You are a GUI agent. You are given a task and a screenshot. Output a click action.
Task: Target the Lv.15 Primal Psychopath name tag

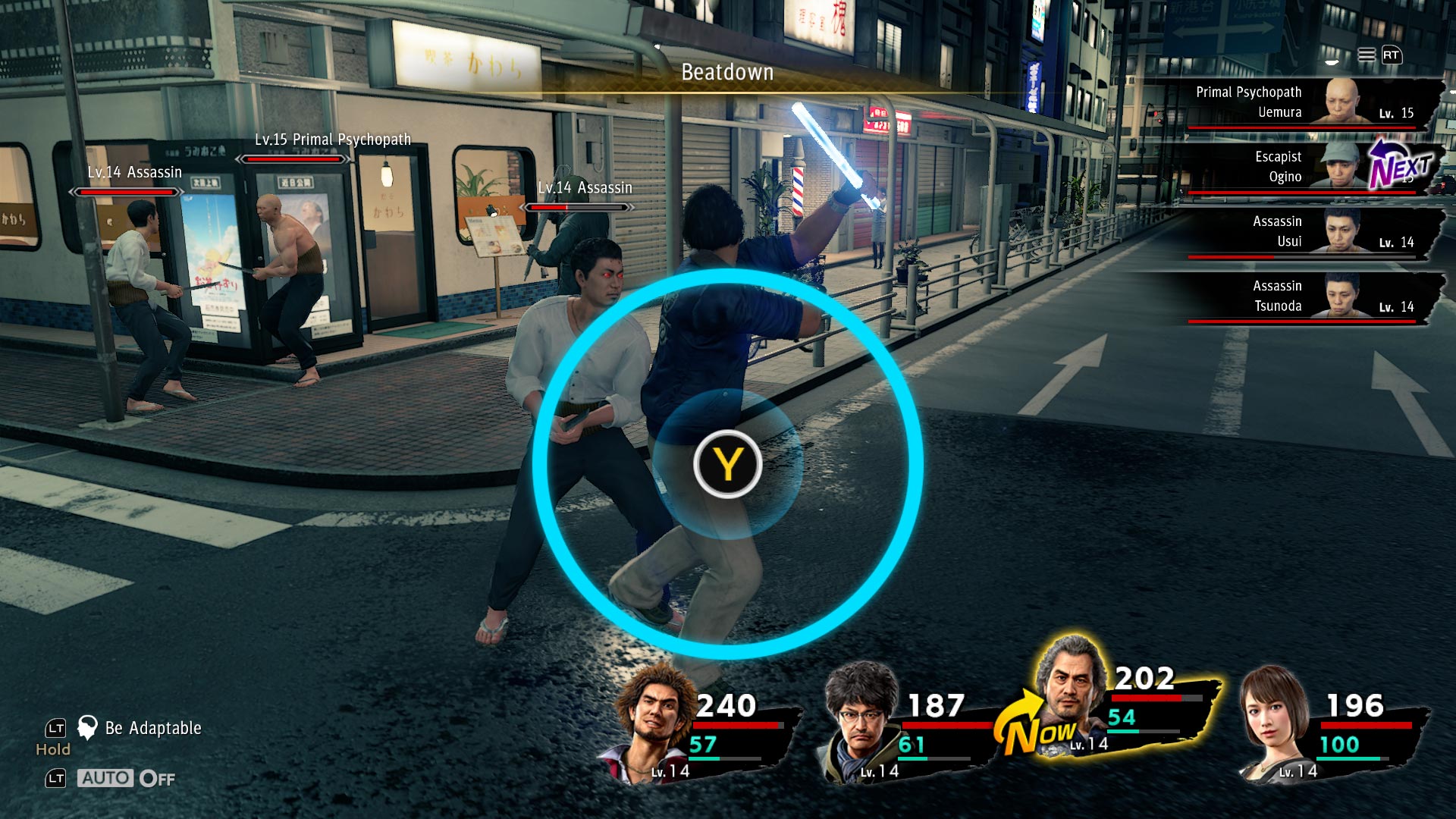[x=332, y=140]
